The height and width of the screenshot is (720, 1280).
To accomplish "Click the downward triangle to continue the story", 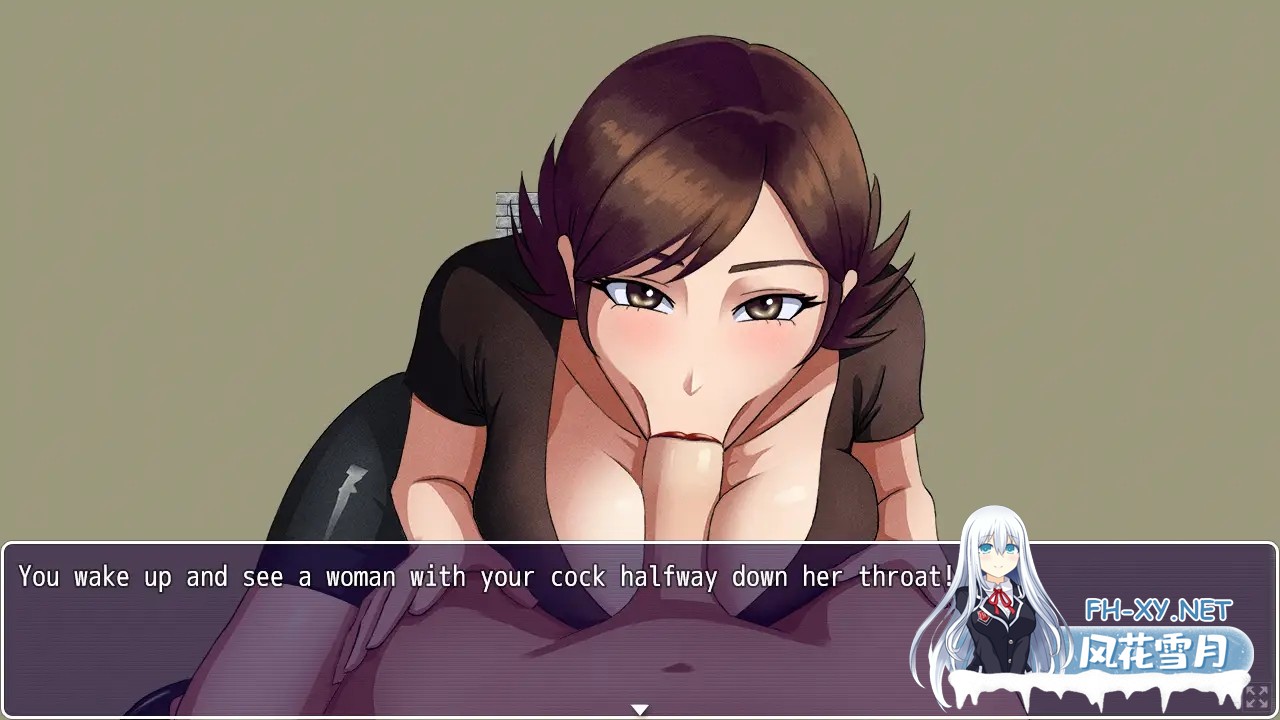I will pos(639,707).
